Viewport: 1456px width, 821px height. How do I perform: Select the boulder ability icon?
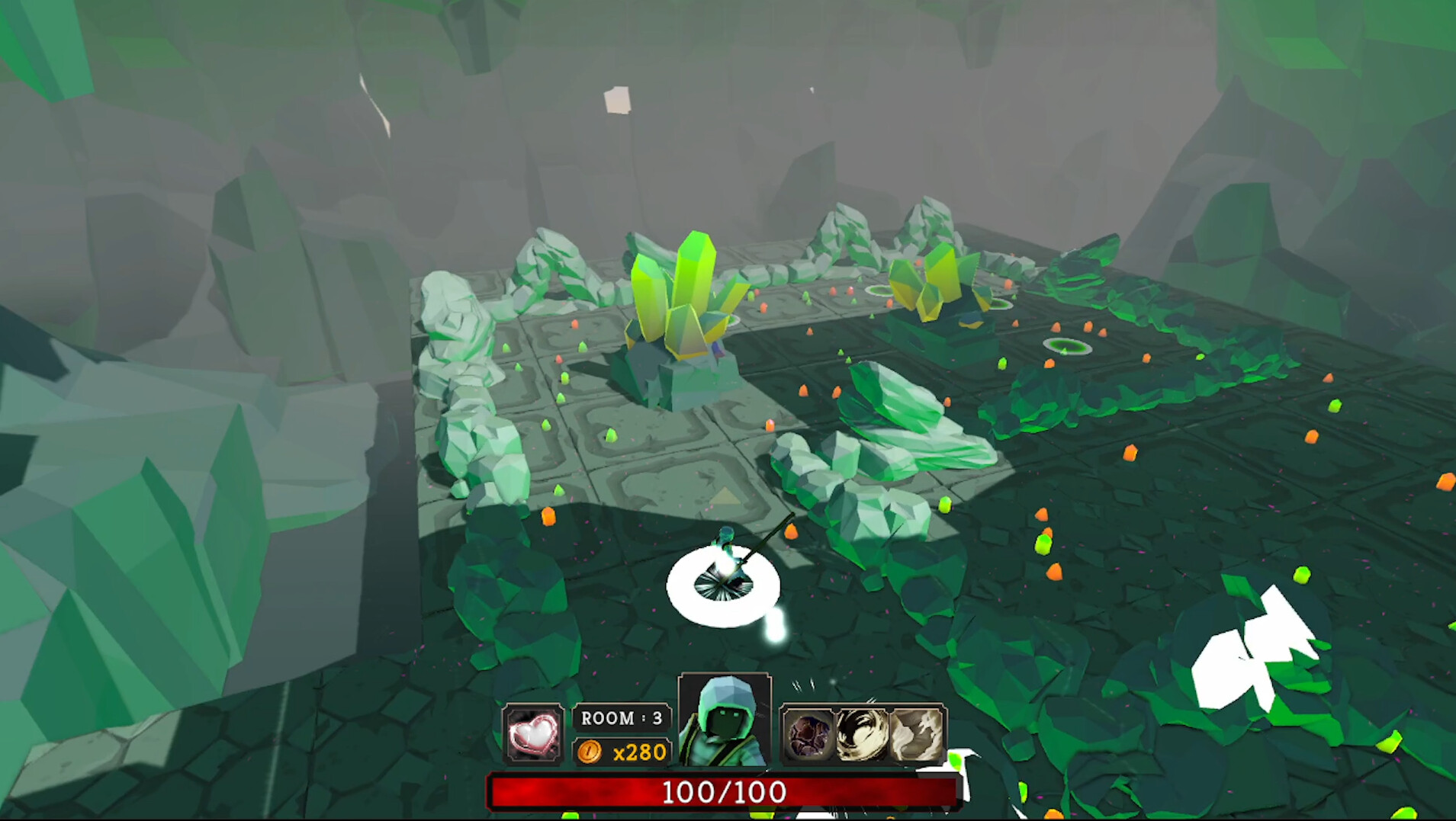point(811,736)
